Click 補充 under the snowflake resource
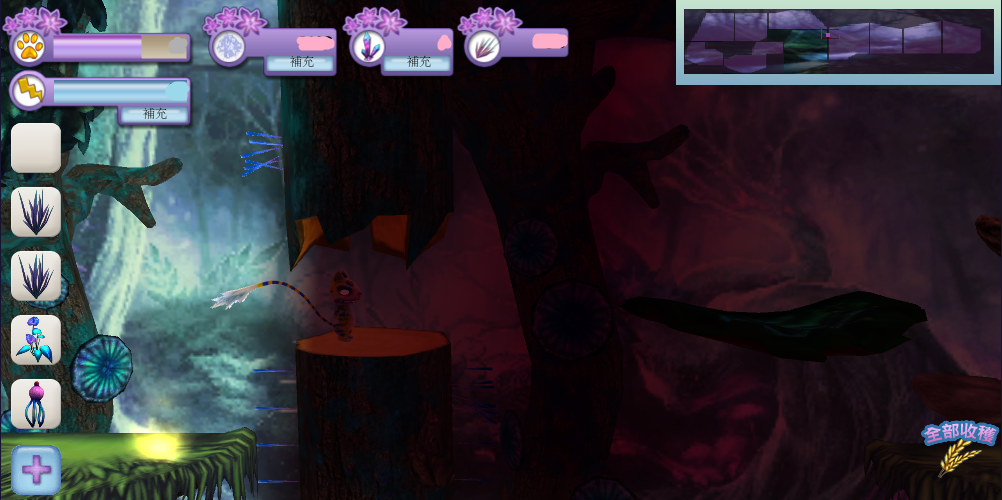Screen dimensions: 1002x500 [300, 62]
